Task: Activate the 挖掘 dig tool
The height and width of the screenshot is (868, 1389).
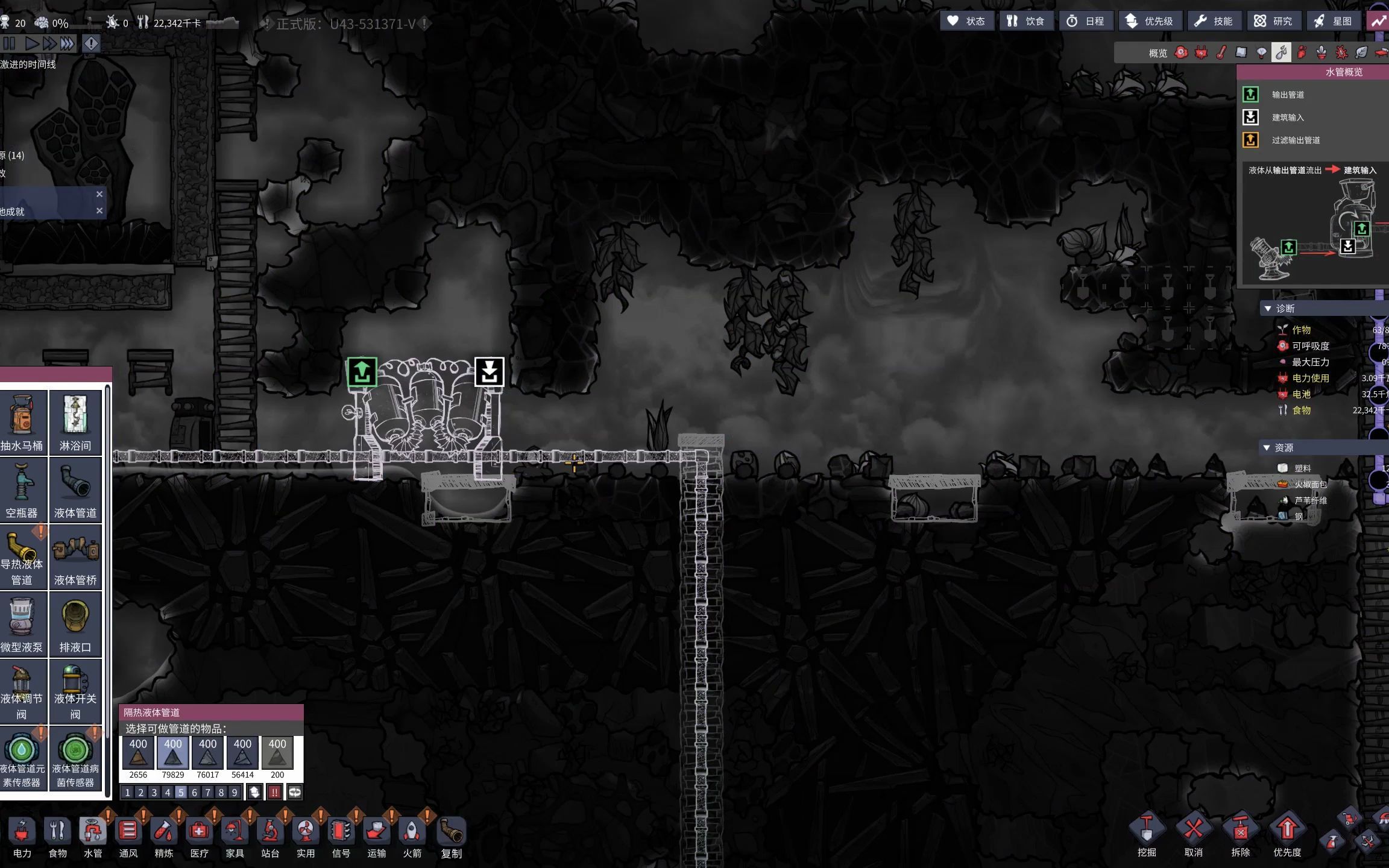Action: (x=1147, y=835)
